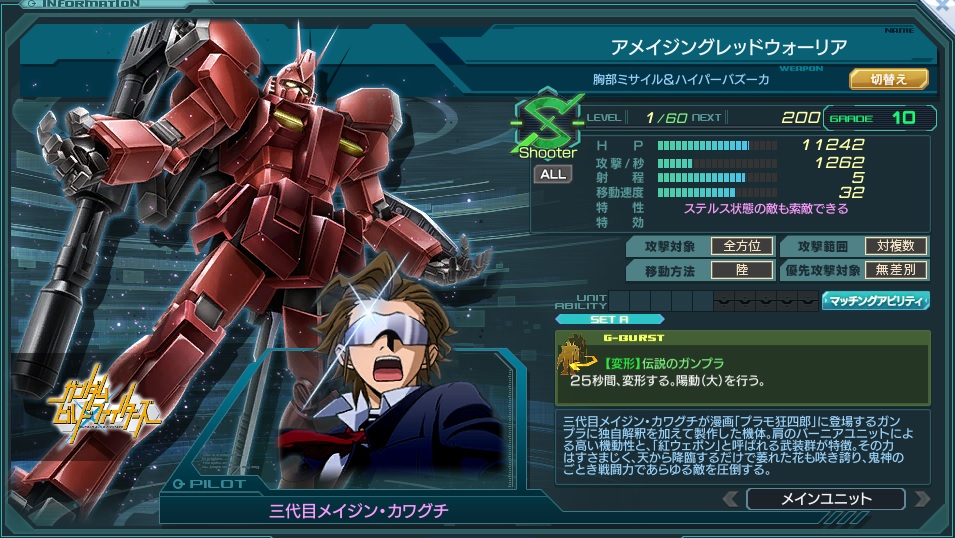955x538 pixels.
Task: Click the ALL badge under Shooter
Action: (x=552, y=174)
